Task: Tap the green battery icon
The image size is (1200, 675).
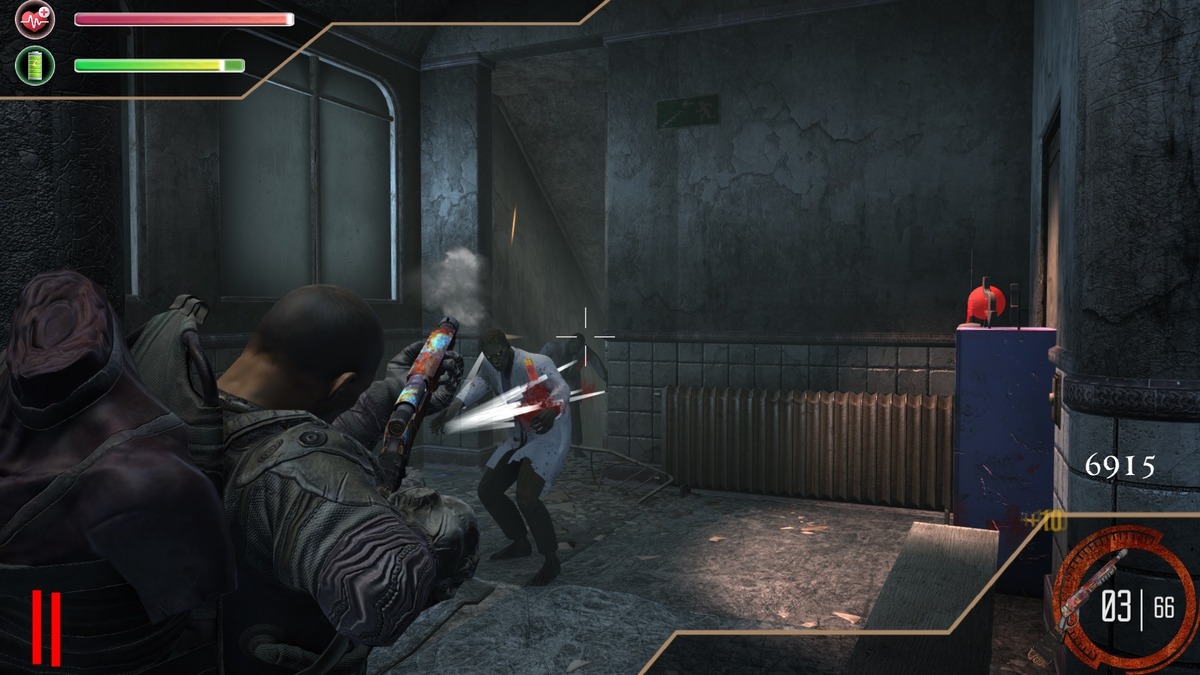Action: point(35,66)
